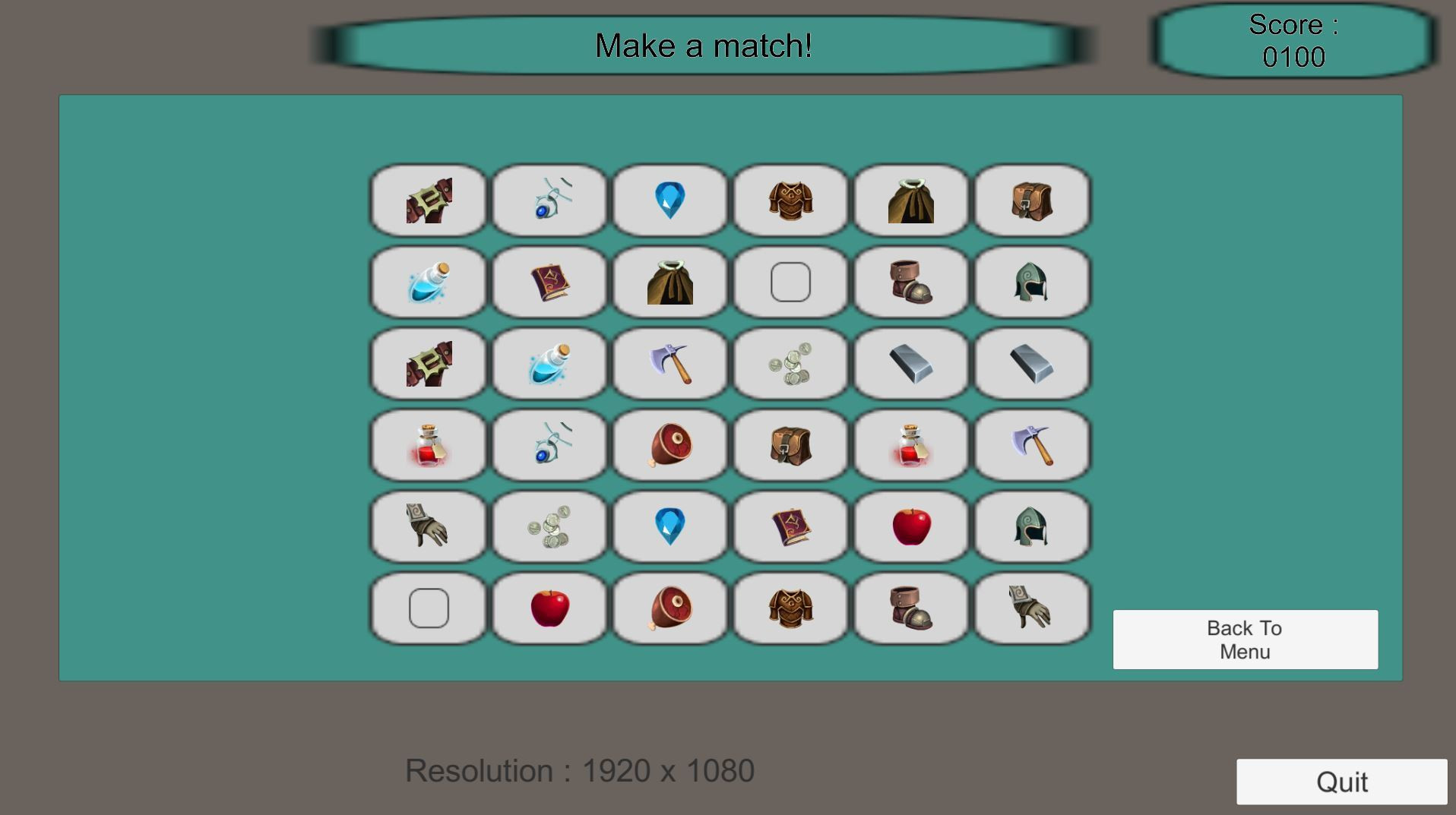Select the chest armor tile in the bottom row

pyautogui.click(x=790, y=608)
